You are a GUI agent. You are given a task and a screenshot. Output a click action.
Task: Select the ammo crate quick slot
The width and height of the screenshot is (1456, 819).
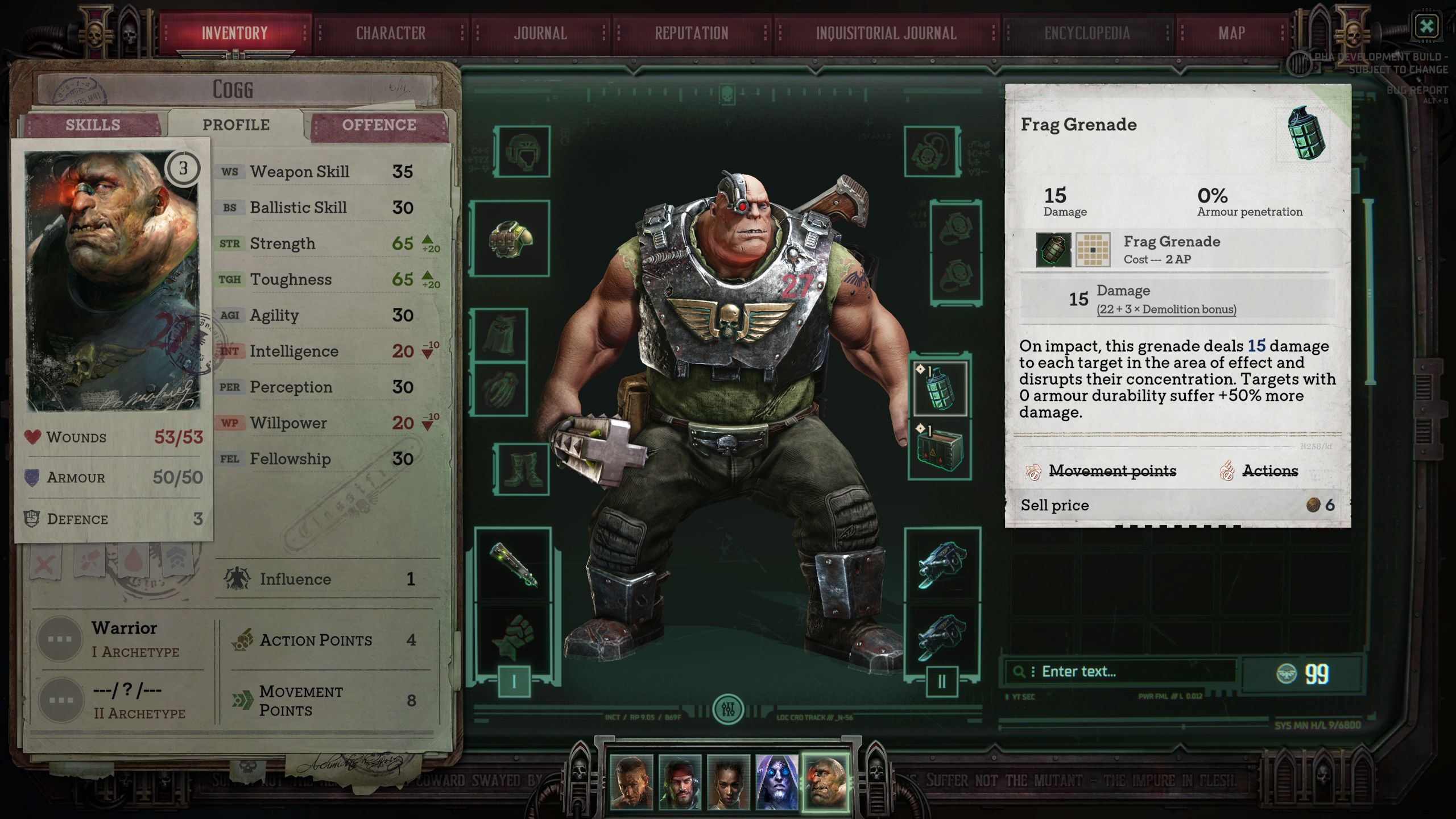point(940,449)
